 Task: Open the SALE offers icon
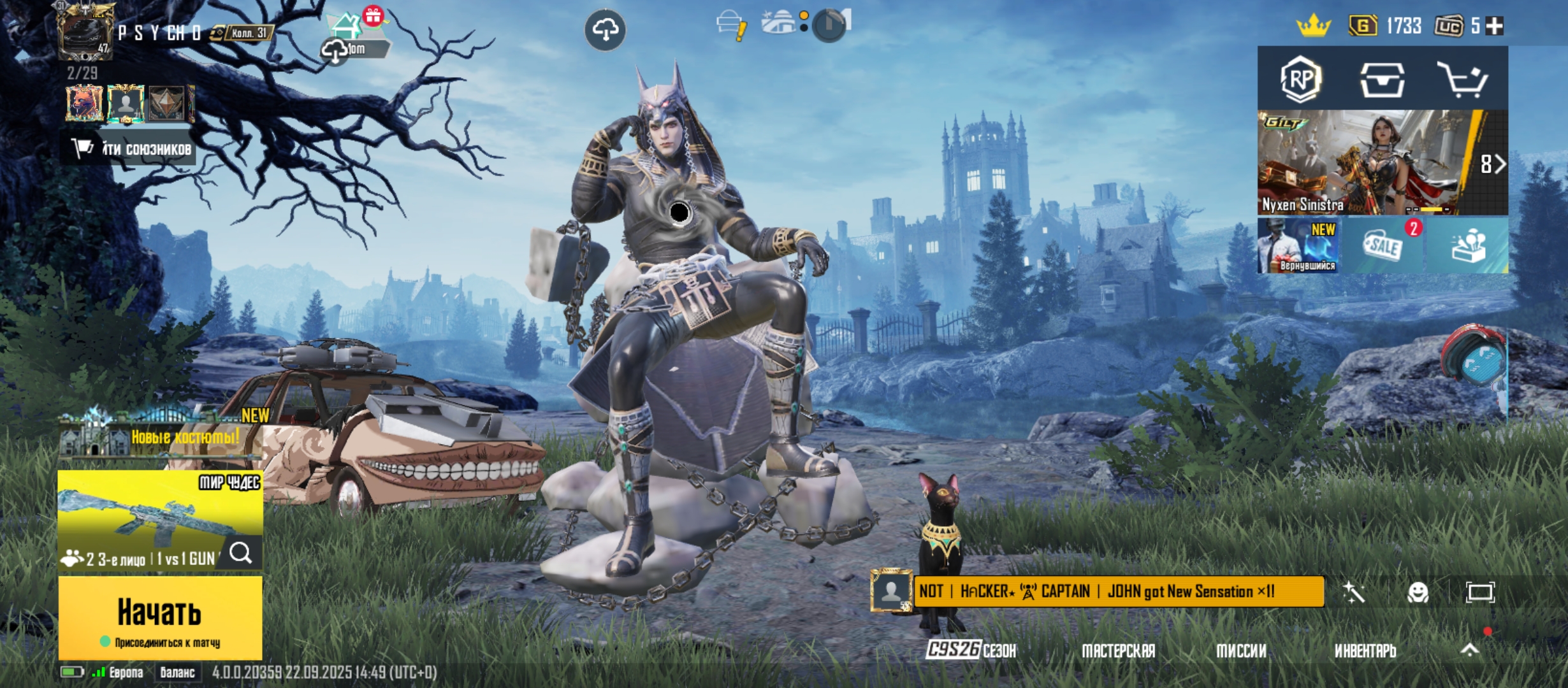coord(1382,246)
